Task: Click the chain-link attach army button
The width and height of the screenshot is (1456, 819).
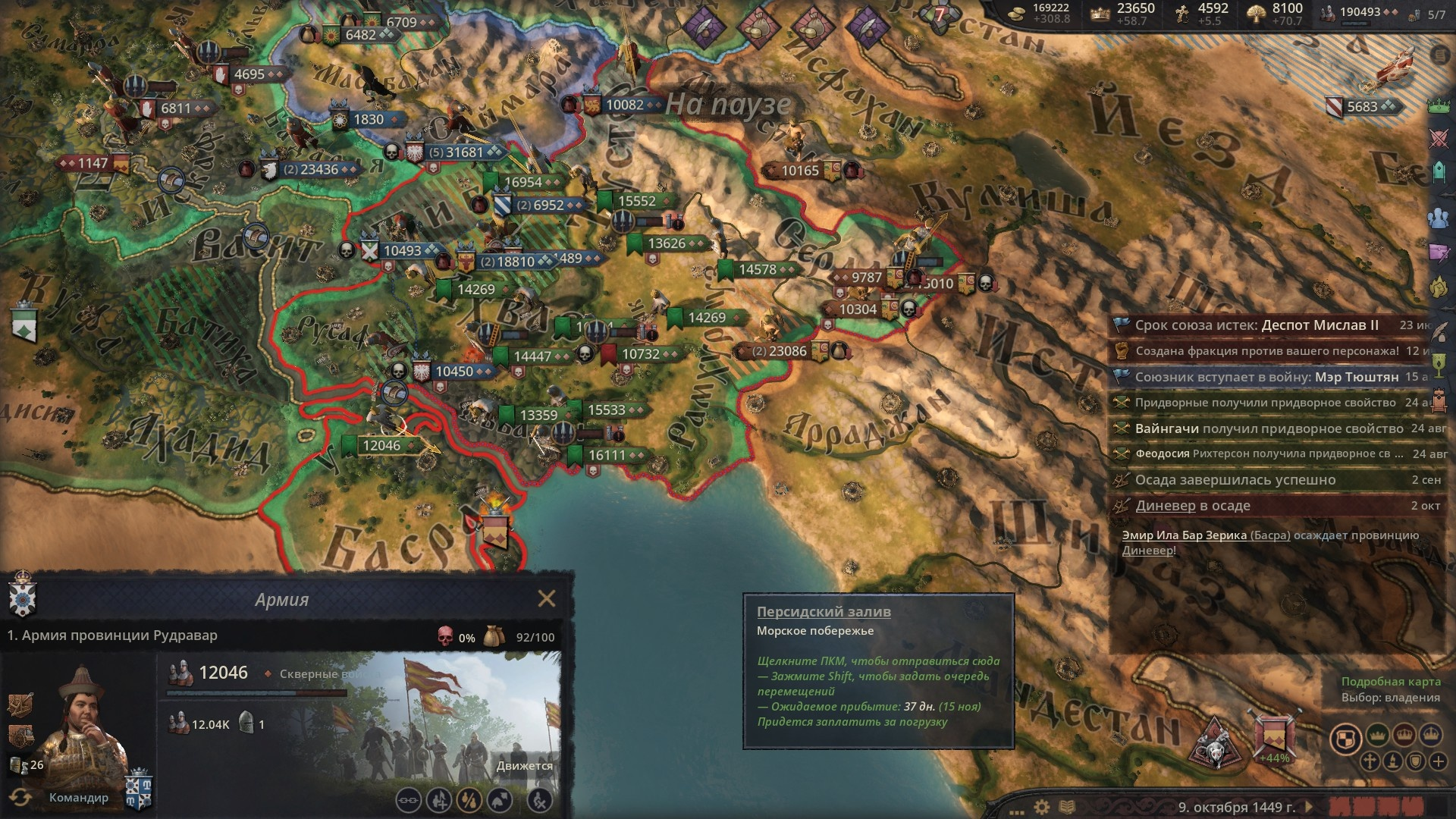Action: pyautogui.click(x=409, y=799)
